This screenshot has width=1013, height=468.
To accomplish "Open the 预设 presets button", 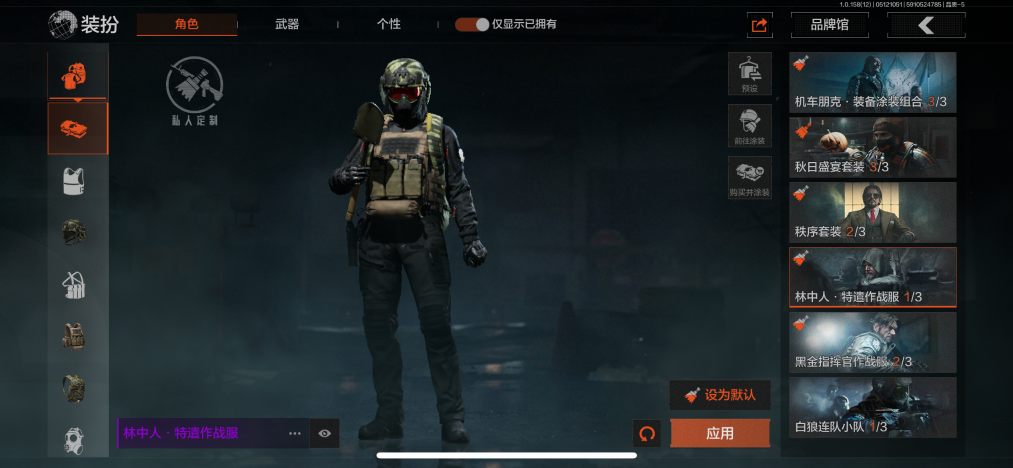I will click(749, 74).
